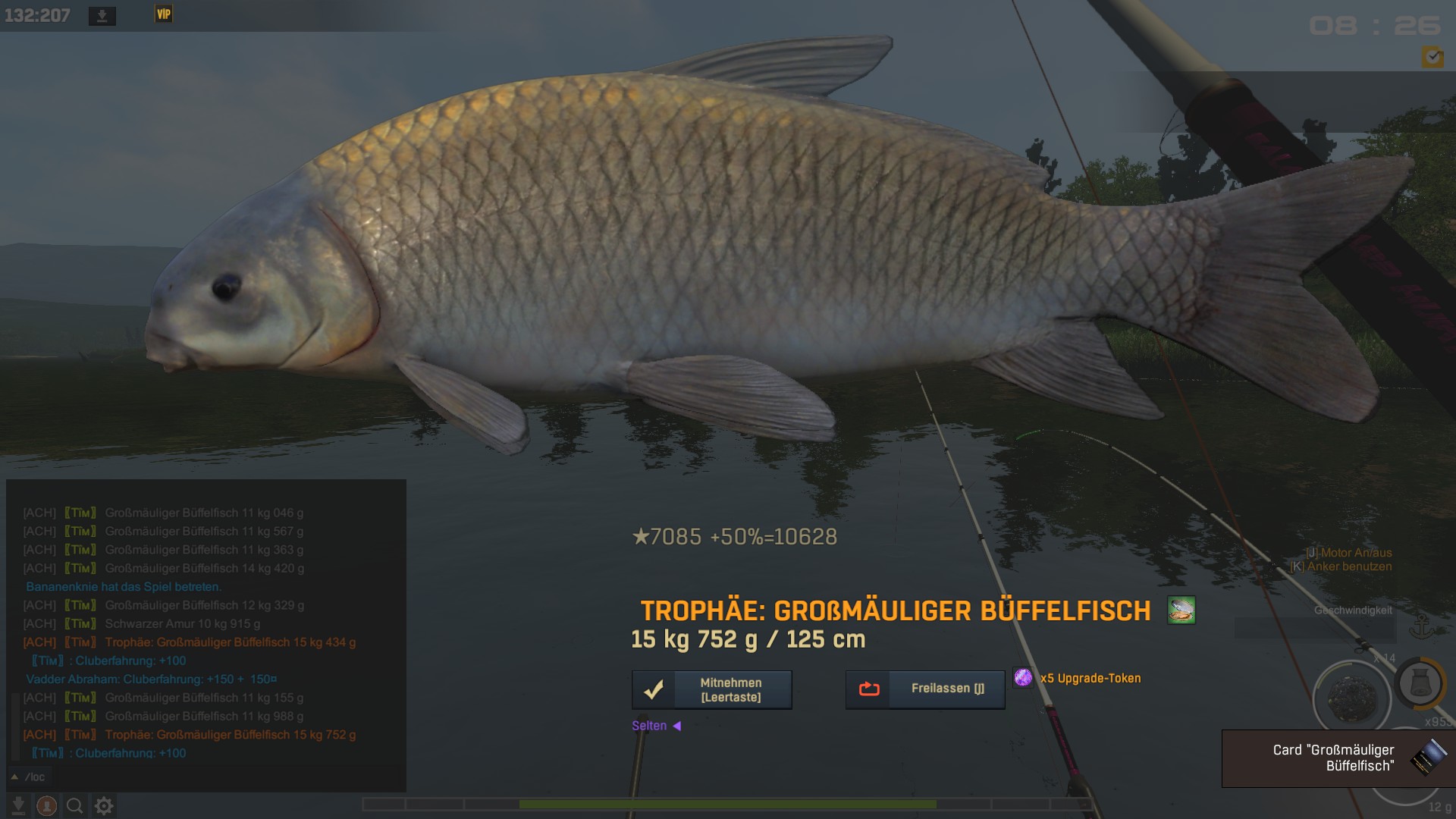1456x819 pixels.
Task: Click the magnifying glass search icon
Action: tap(74, 805)
